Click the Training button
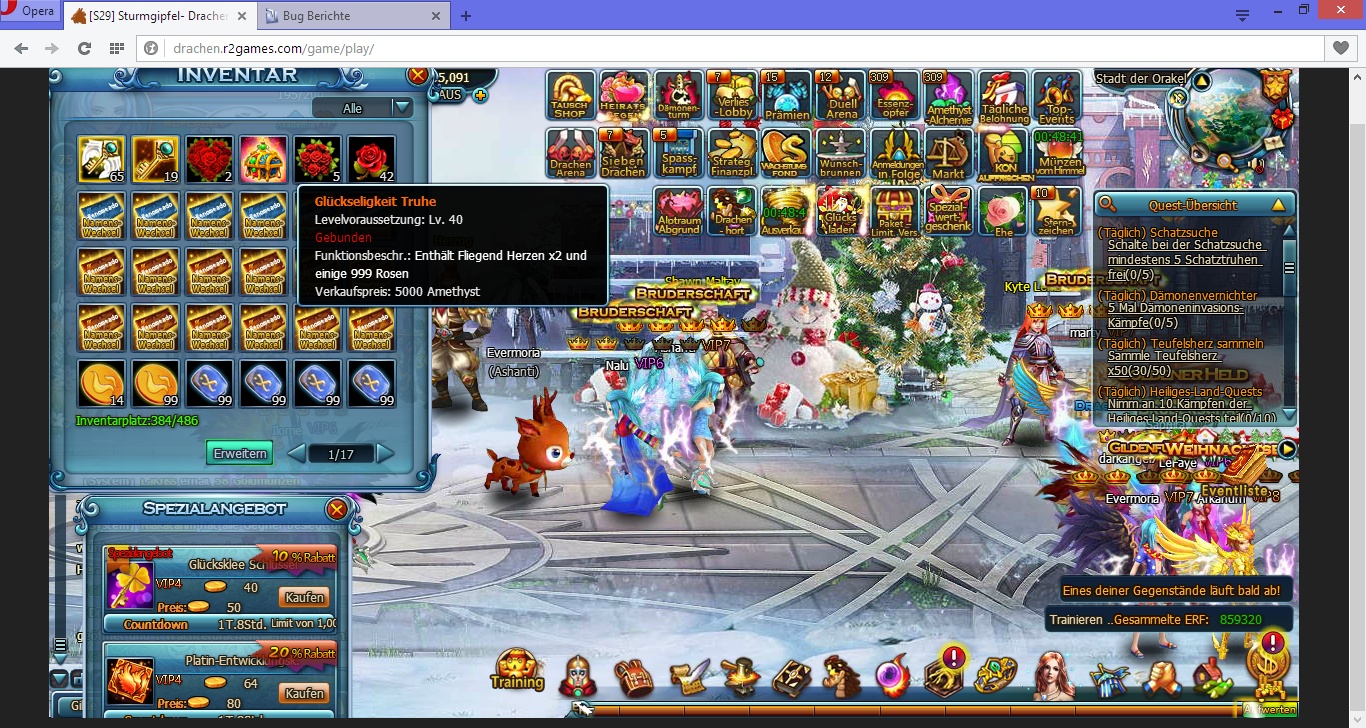This screenshot has height=728, width=1366. coord(516,671)
